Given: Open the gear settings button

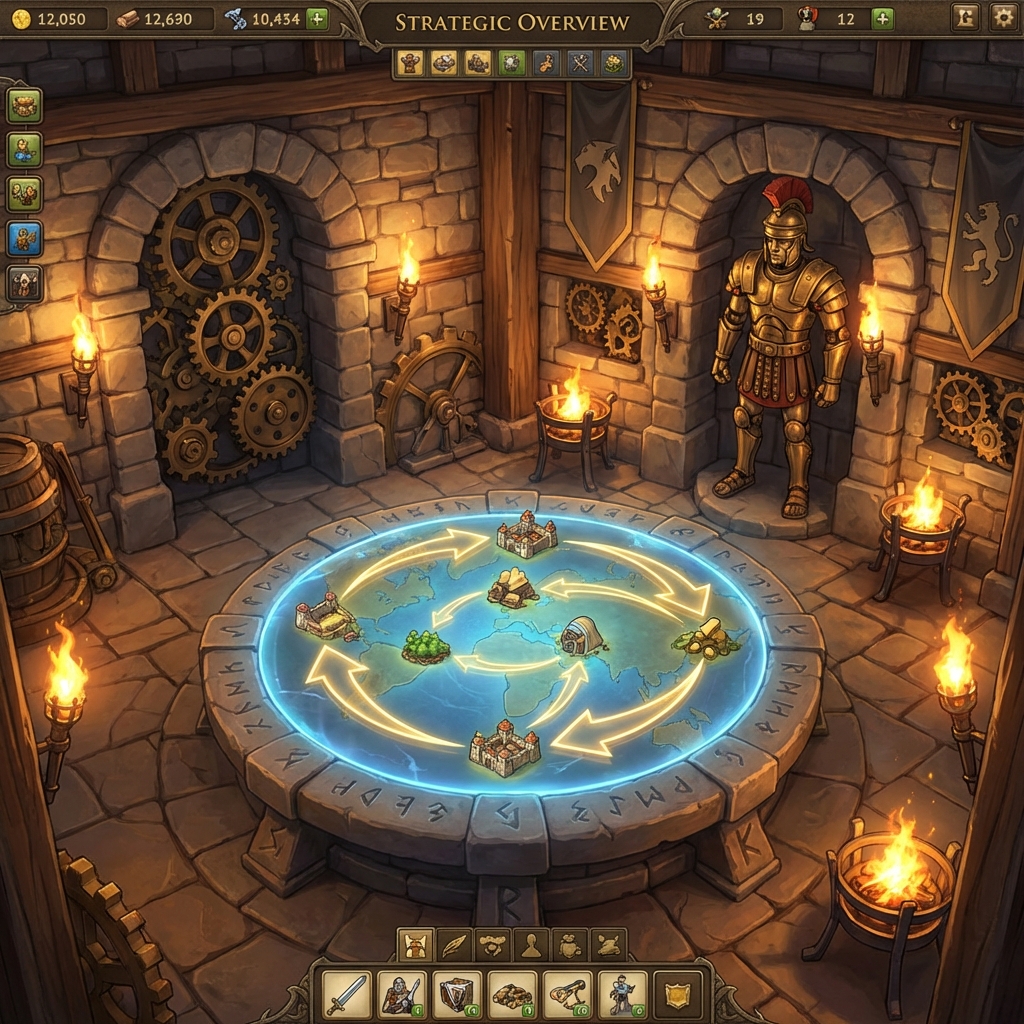Looking at the screenshot, I should click(1002, 17).
